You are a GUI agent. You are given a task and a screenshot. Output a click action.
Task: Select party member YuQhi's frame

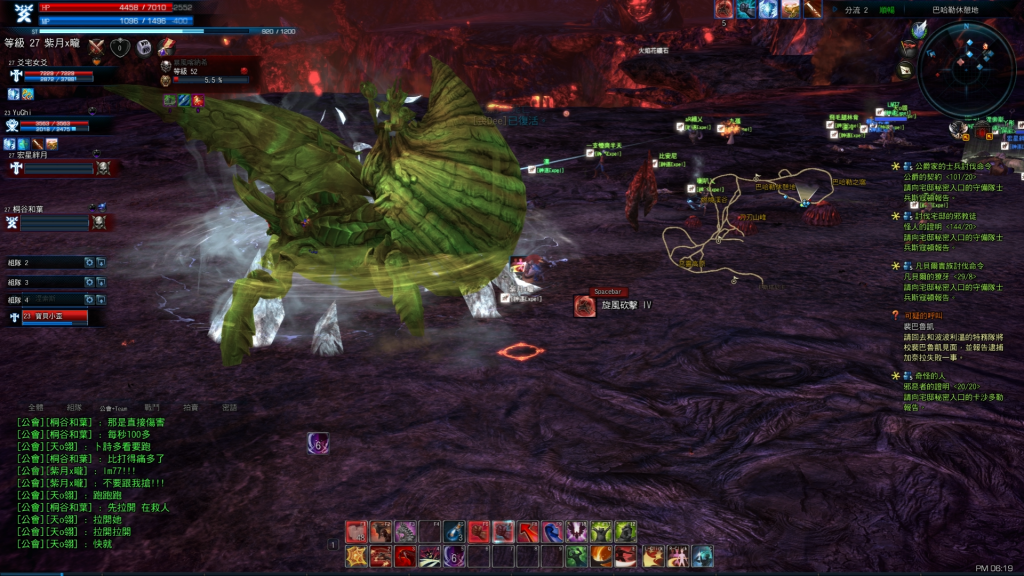click(52, 125)
